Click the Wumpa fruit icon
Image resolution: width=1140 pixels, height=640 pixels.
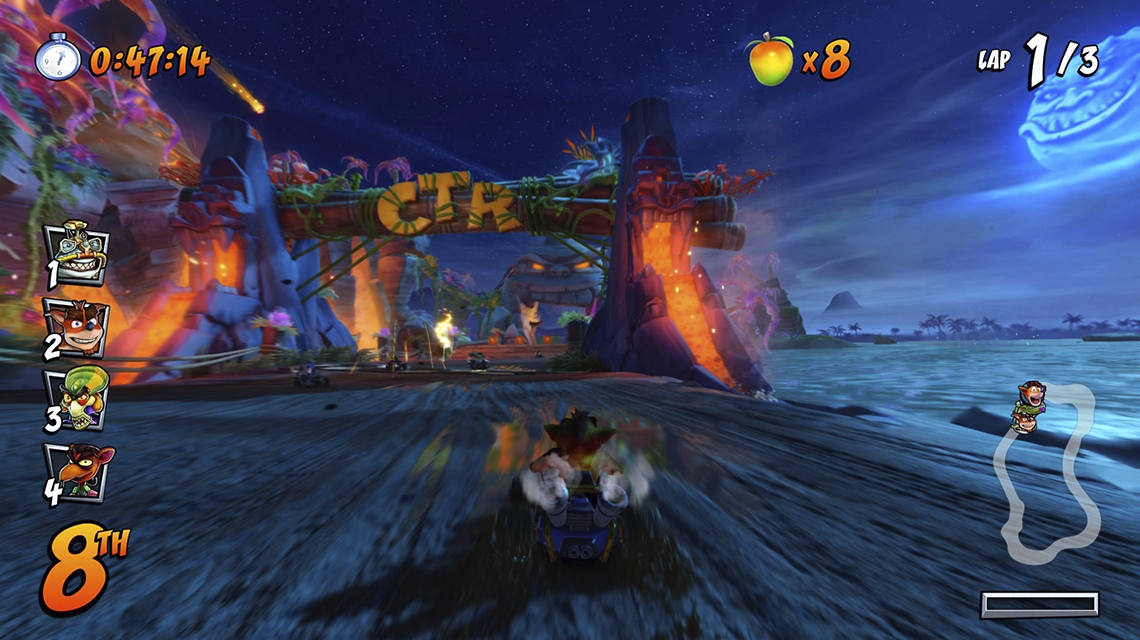tap(769, 58)
